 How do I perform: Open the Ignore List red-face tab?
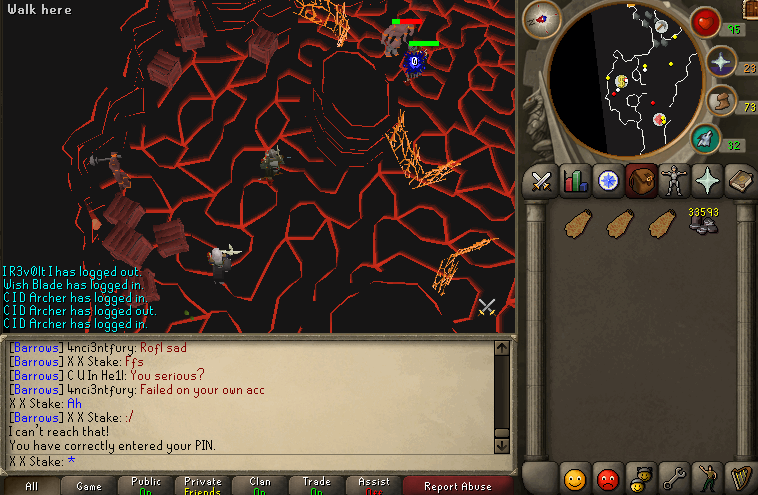coord(608,477)
